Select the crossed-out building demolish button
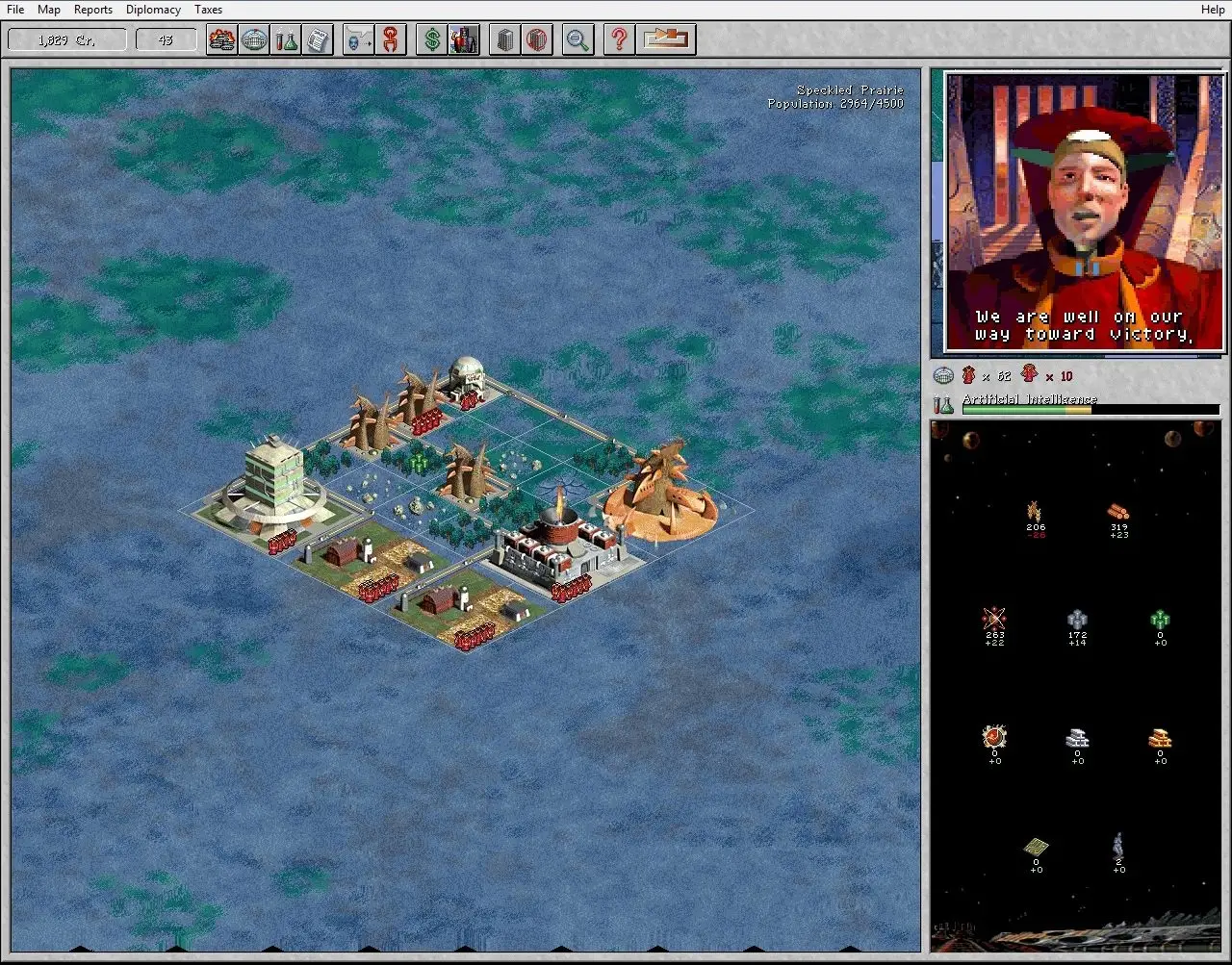 [537, 40]
